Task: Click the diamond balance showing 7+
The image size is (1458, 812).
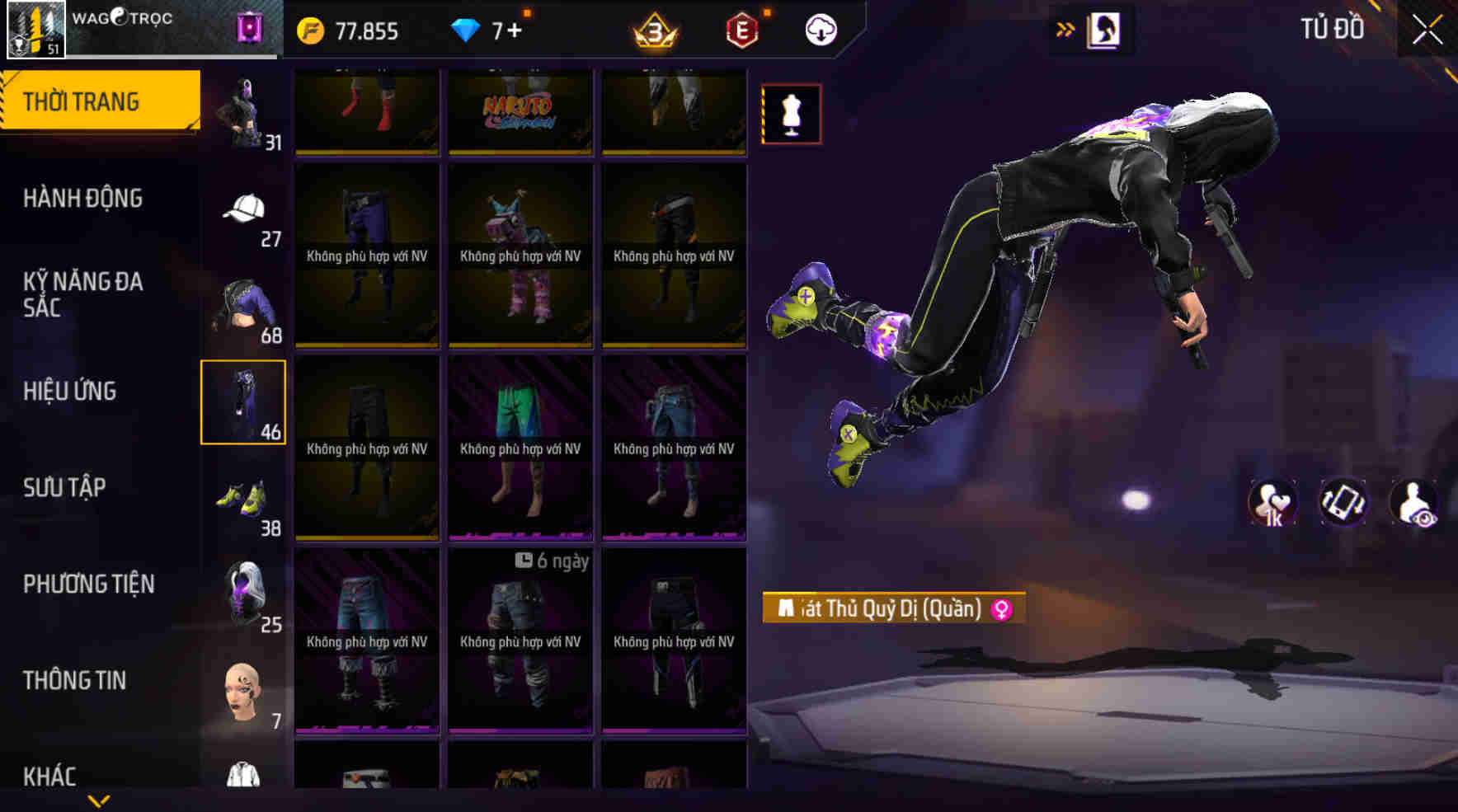Action: [x=487, y=31]
